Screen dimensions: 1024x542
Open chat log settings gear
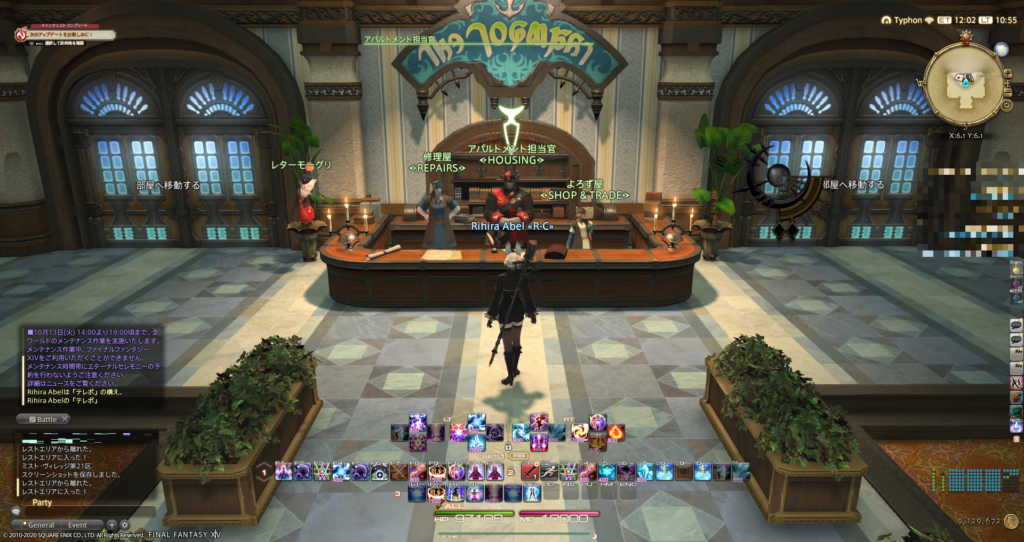click(x=125, y=524)
